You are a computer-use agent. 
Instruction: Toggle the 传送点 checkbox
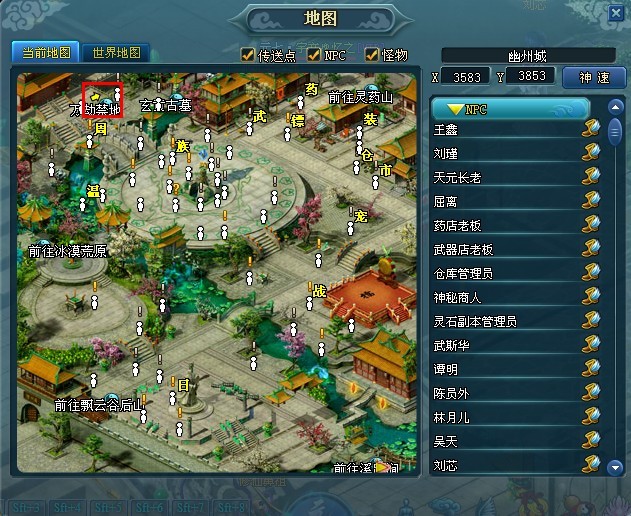pyautogui.click(x=248, y=55)
